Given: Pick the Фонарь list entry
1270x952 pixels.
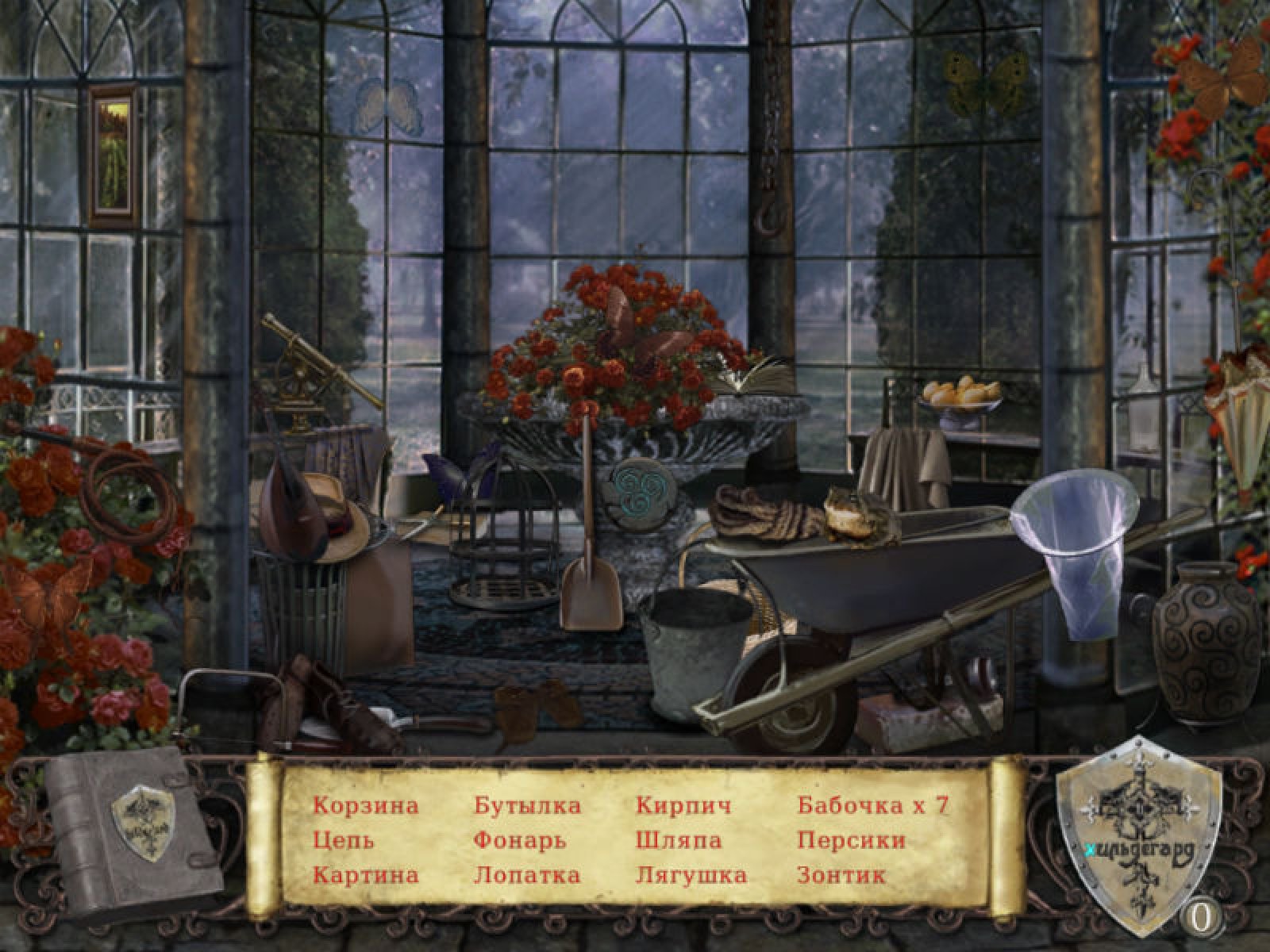Looking at the screenshot, I should (x=520, y=840).
